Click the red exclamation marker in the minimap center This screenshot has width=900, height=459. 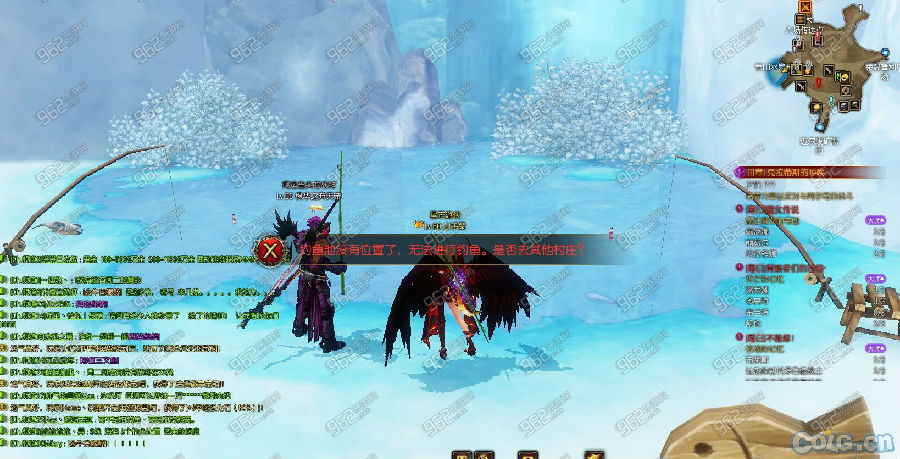[819, 81]
